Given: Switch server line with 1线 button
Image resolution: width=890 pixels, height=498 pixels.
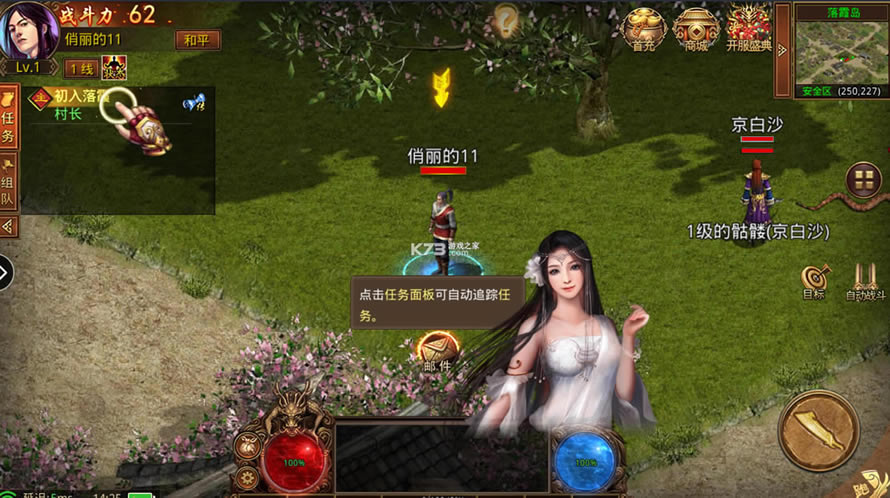Looking at the screenshot, I should (79, 69).
